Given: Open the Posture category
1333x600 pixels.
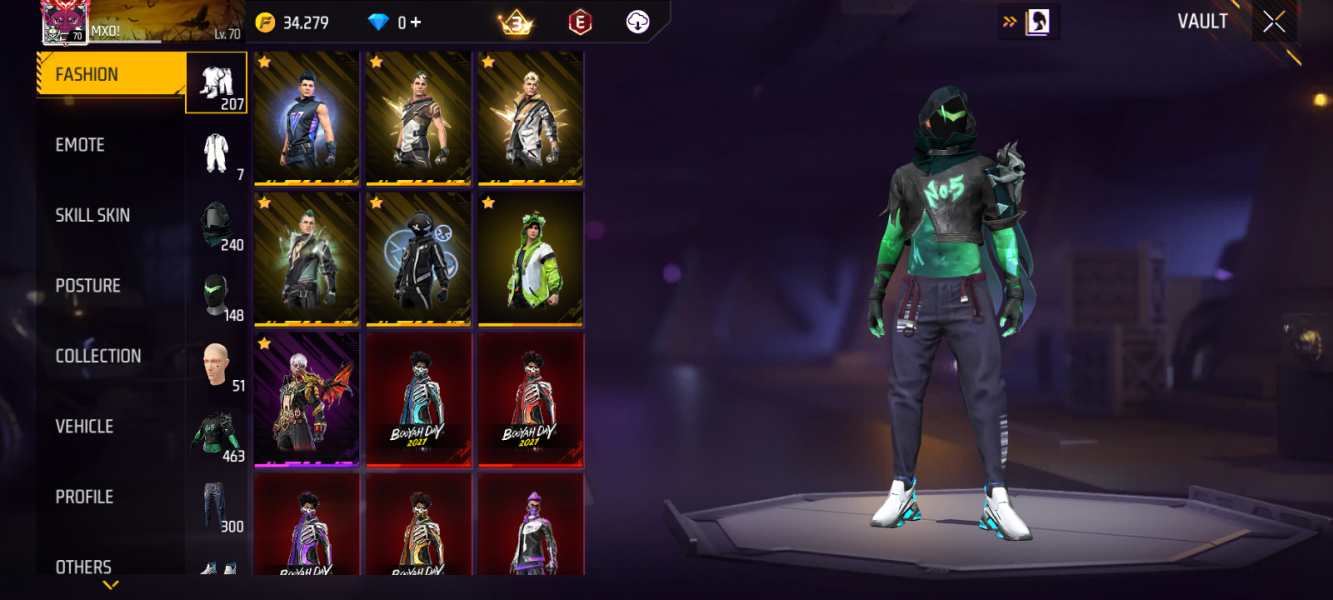Looking at the screenshot, I should [x=88, y=286].
